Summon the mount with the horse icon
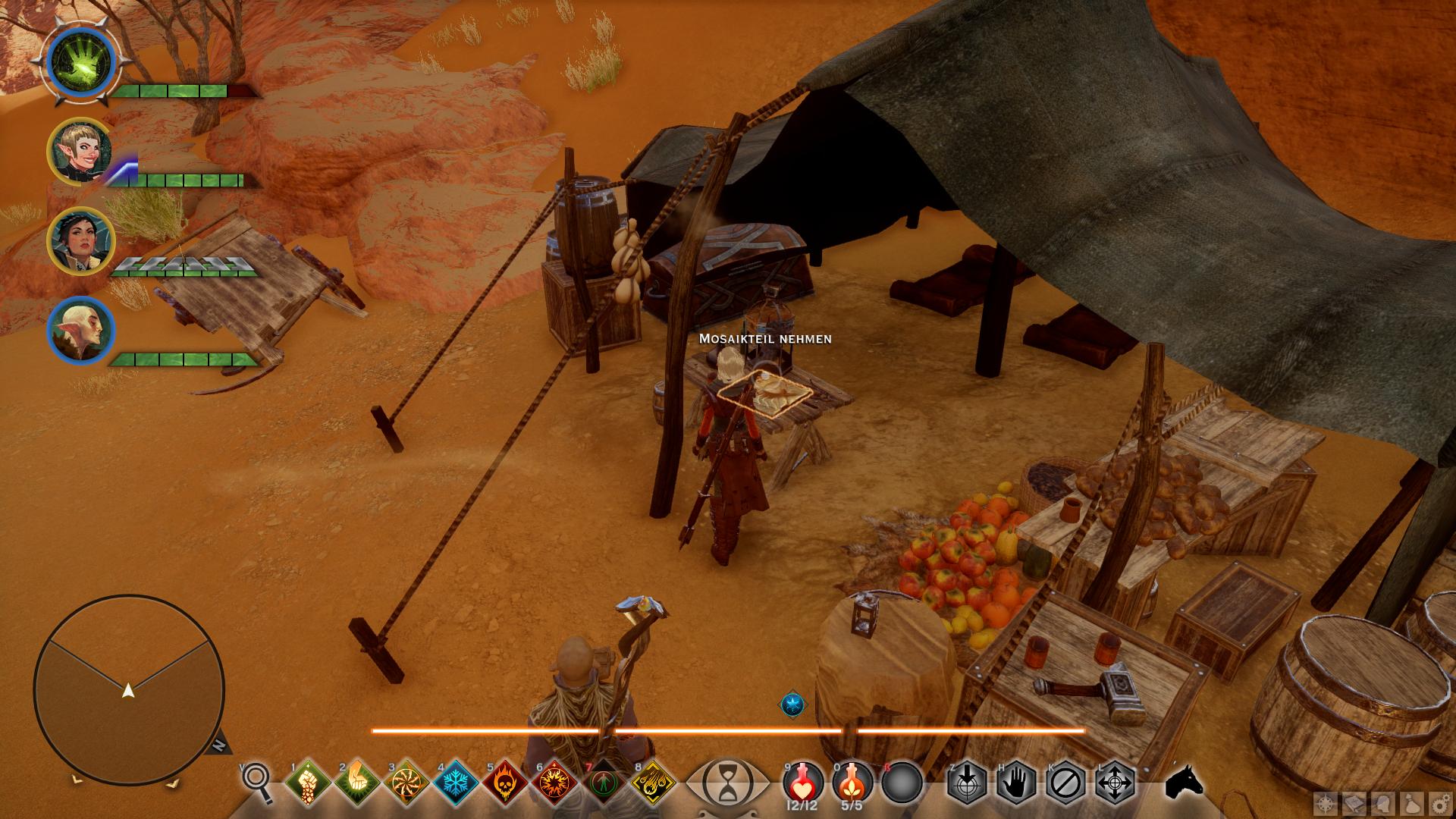 coord(1185,781)
